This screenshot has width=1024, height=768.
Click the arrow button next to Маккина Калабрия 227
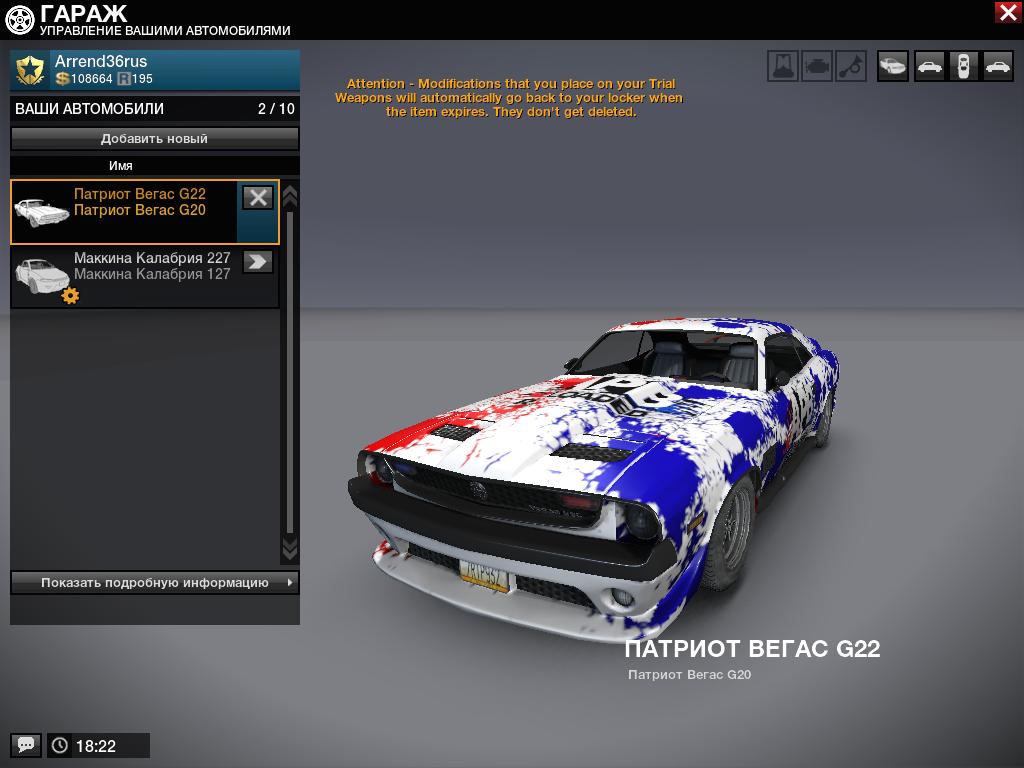(x=258, y=262)
